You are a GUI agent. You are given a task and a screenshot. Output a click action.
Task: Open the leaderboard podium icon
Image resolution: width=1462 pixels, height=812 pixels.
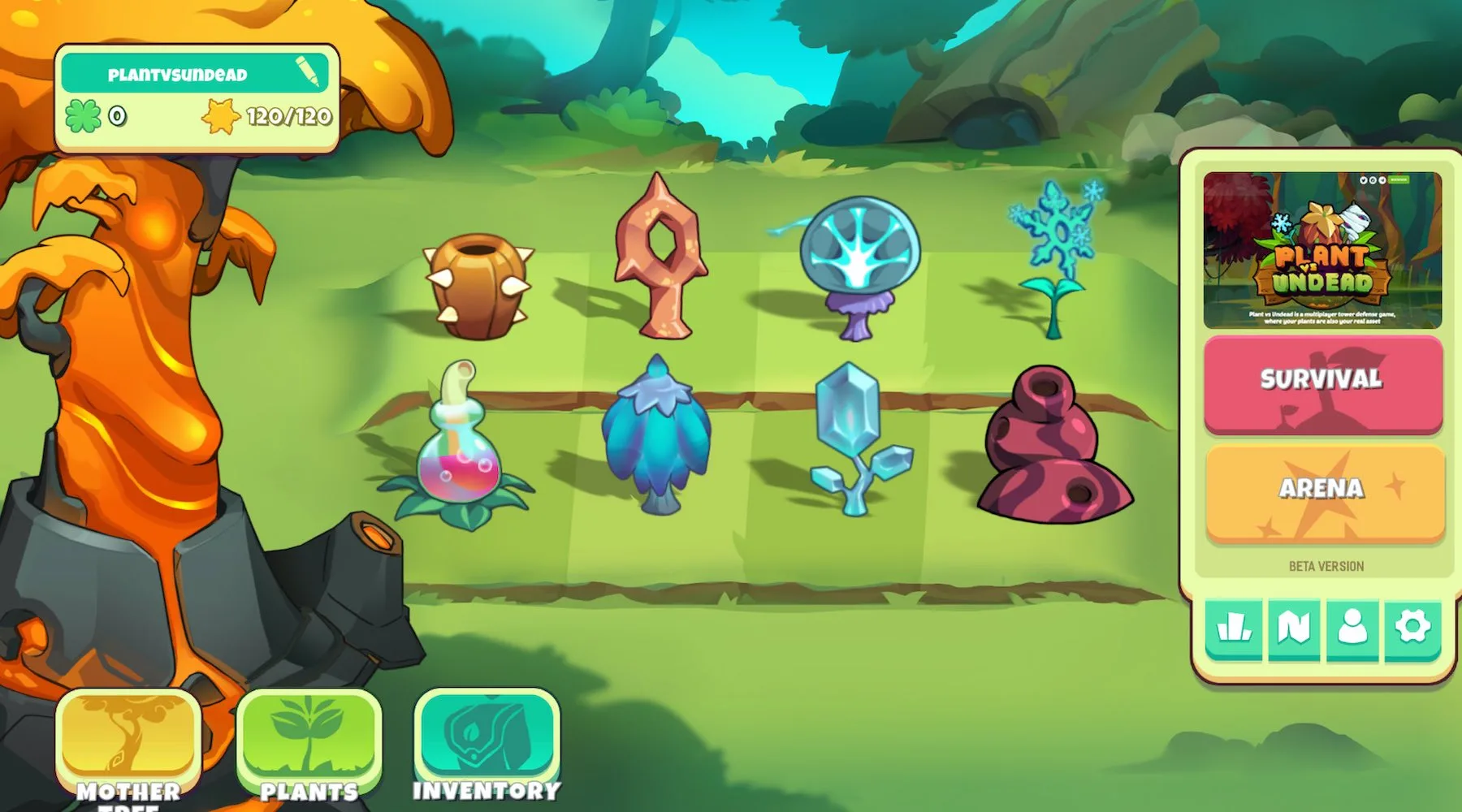coord(1234,628)
